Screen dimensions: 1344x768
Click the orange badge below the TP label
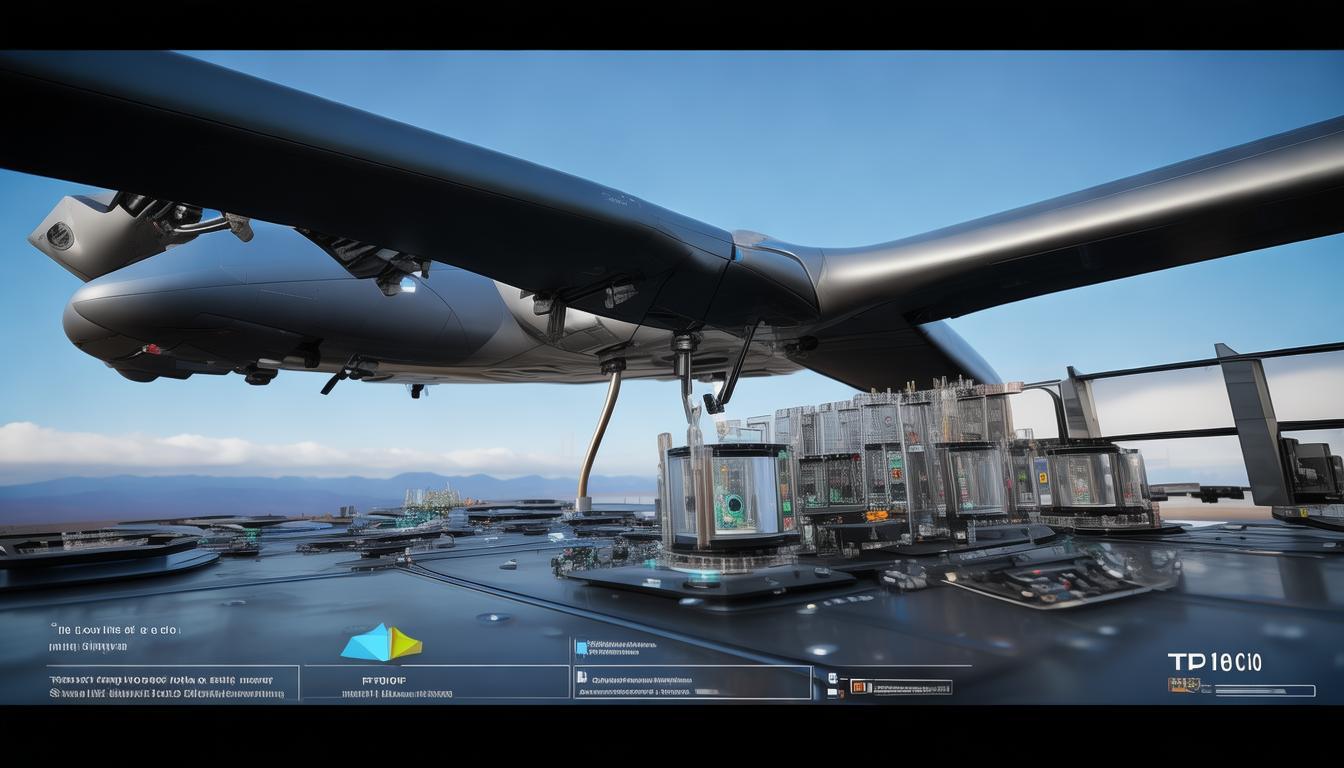(x=1183, y=685)
